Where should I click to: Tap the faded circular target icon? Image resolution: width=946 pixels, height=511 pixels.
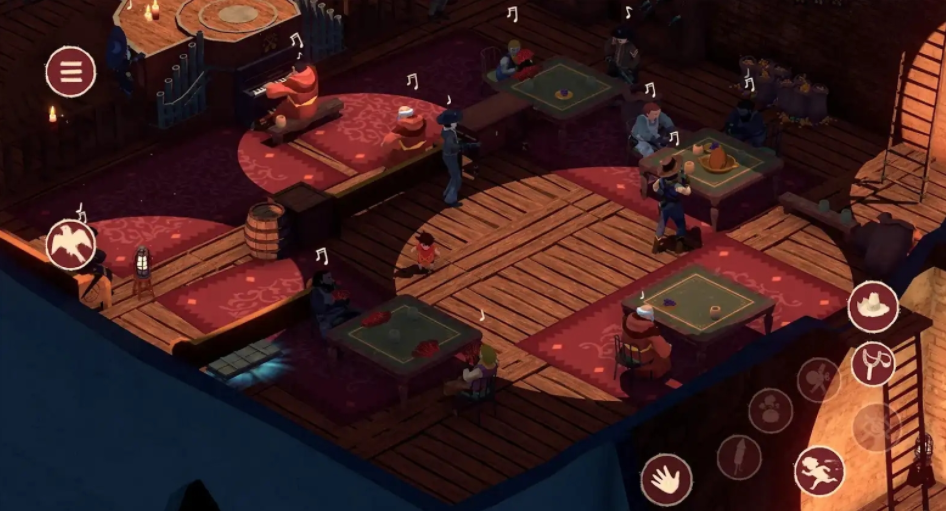tap(875, 427)
